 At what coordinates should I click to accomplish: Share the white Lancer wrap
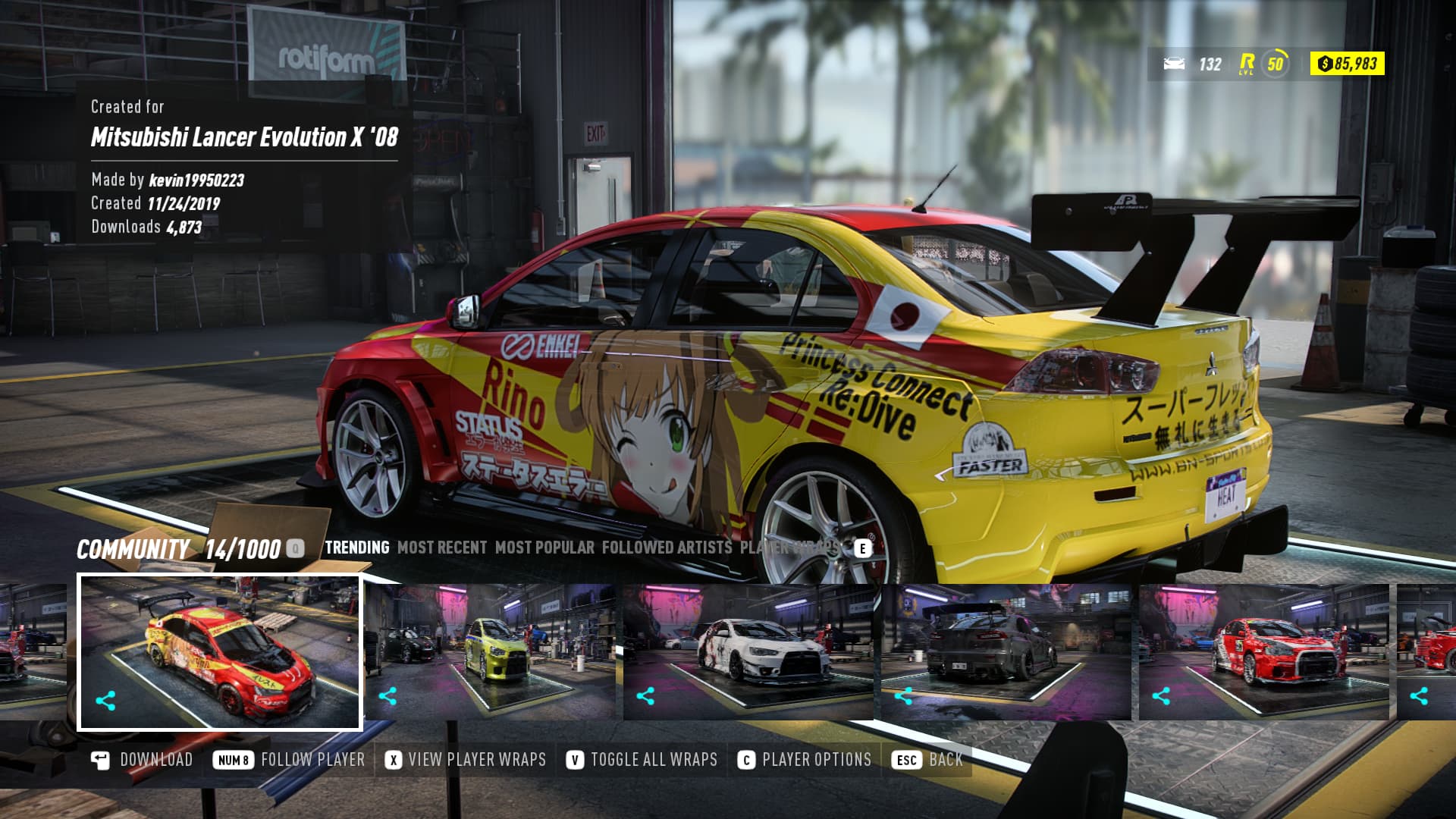(x=645, y=696)
